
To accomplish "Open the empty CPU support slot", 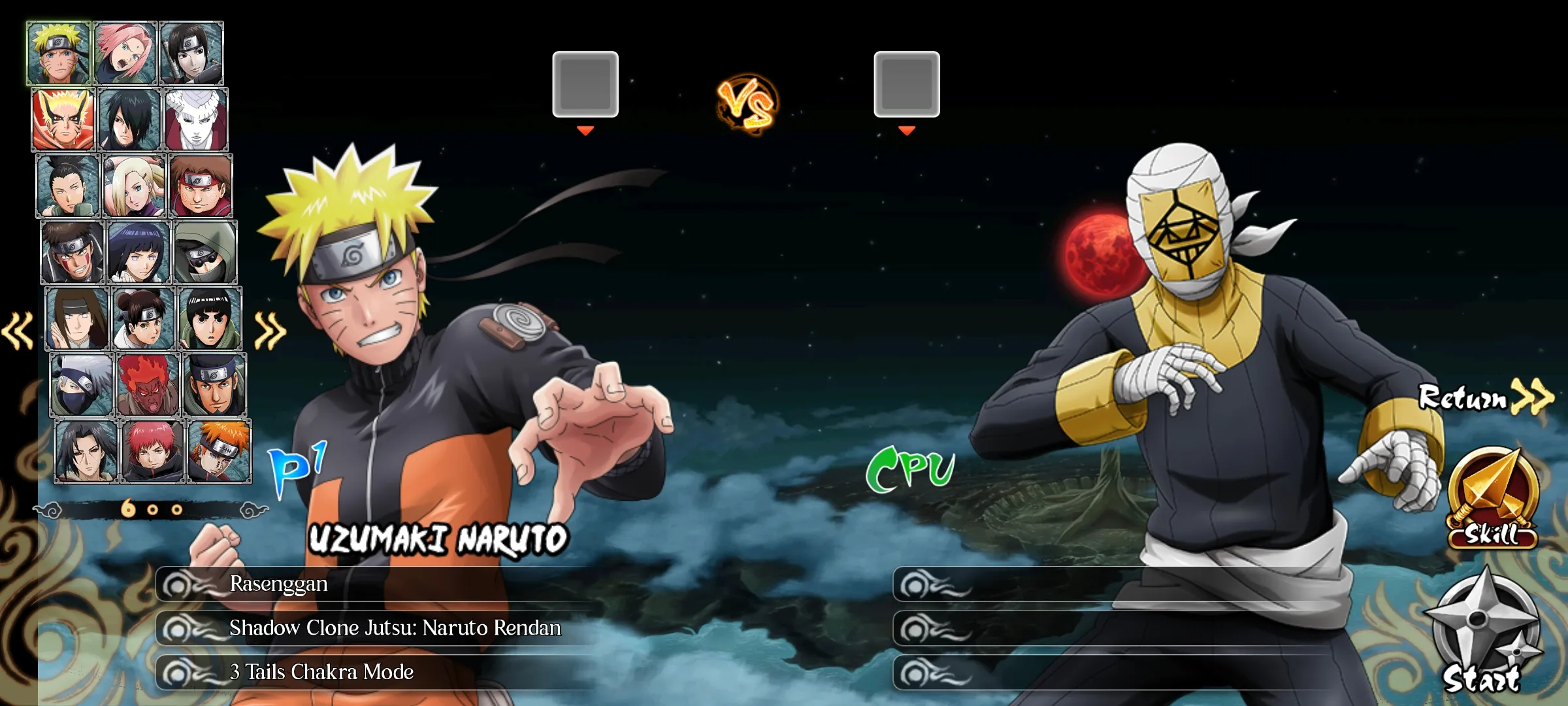I will tap(907, 84).
